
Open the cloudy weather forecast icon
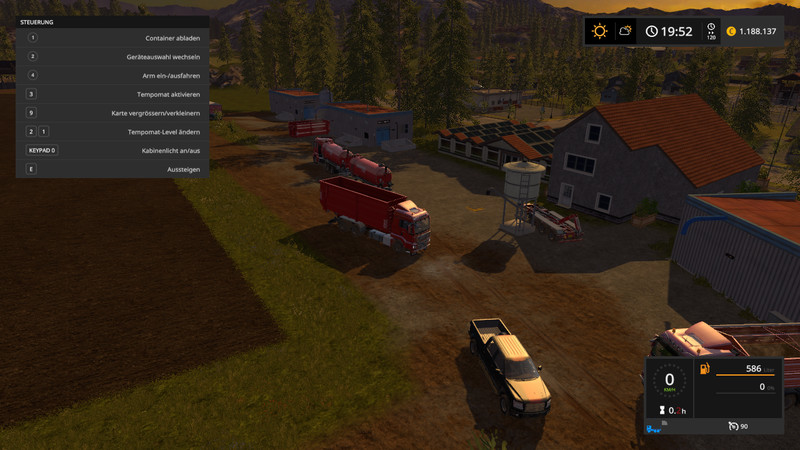coord(625,31)
